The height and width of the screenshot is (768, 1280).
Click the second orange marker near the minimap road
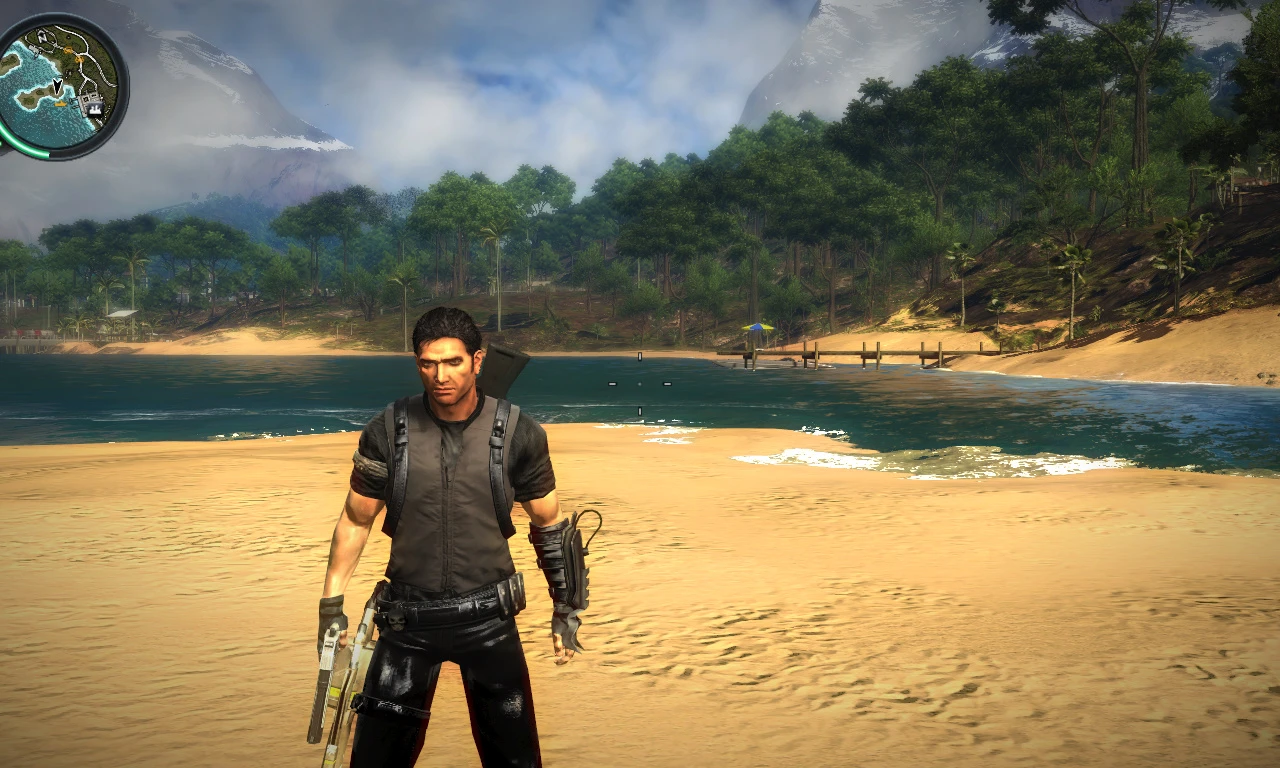tap(80, 59)
